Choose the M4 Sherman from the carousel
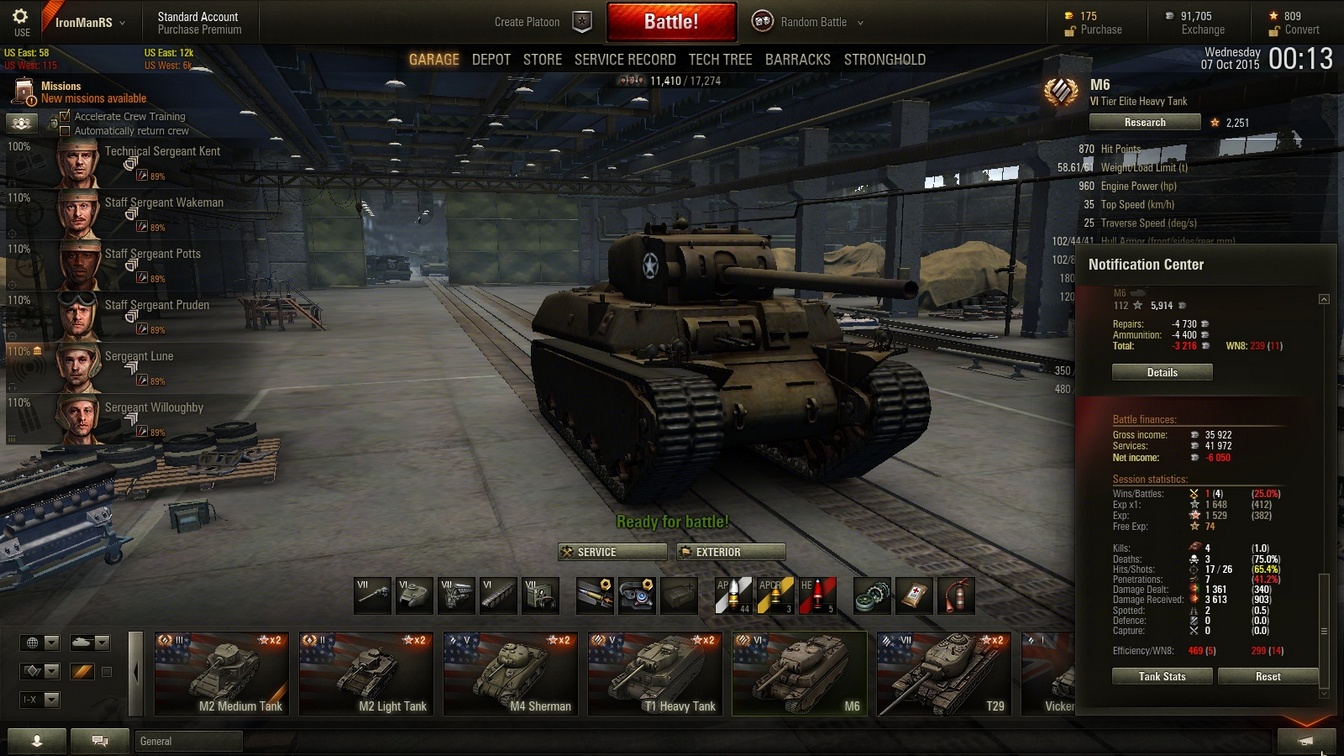The width and height of the screenshot is (1344, 756). point(510,674)
